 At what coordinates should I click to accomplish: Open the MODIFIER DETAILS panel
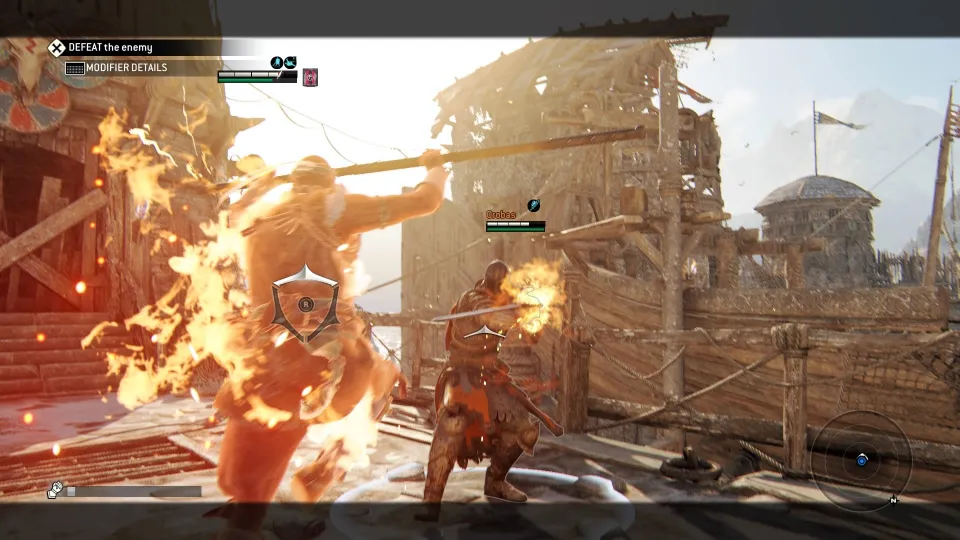click(116, 68)
